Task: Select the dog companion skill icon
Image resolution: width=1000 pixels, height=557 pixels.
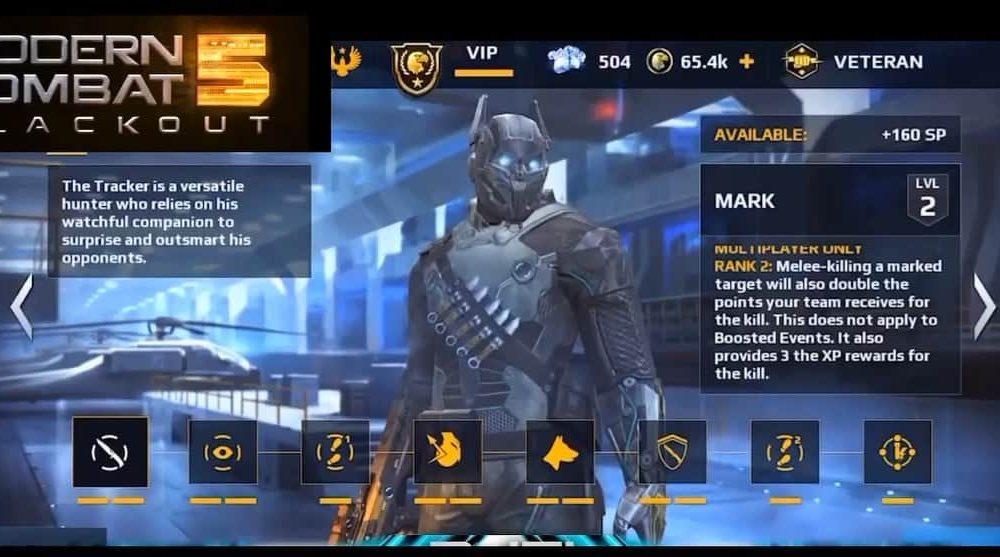Action: [560, 452]
